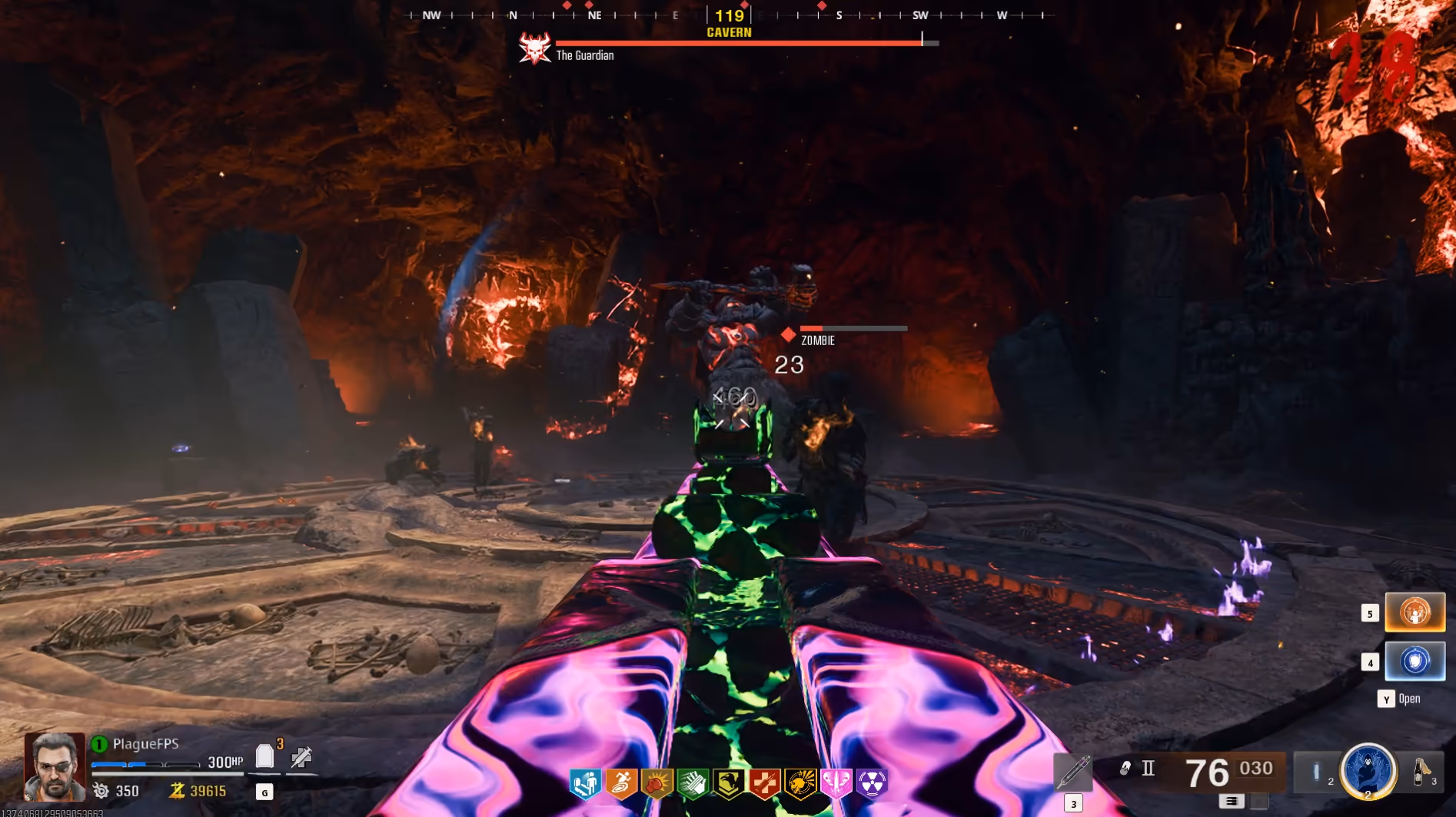Screen dimensions: 1456x817
Task: Click the orange running man perk icon
Action: point(621,783)
